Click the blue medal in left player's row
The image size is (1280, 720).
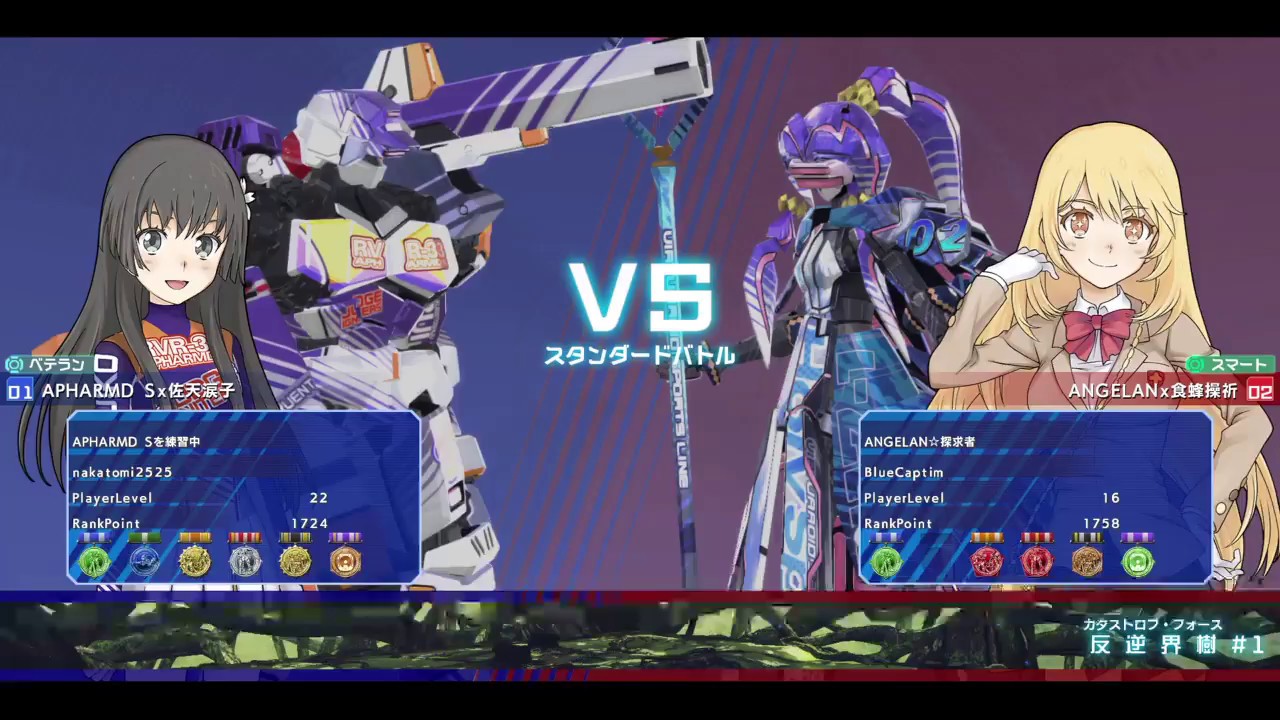(145, 562)
